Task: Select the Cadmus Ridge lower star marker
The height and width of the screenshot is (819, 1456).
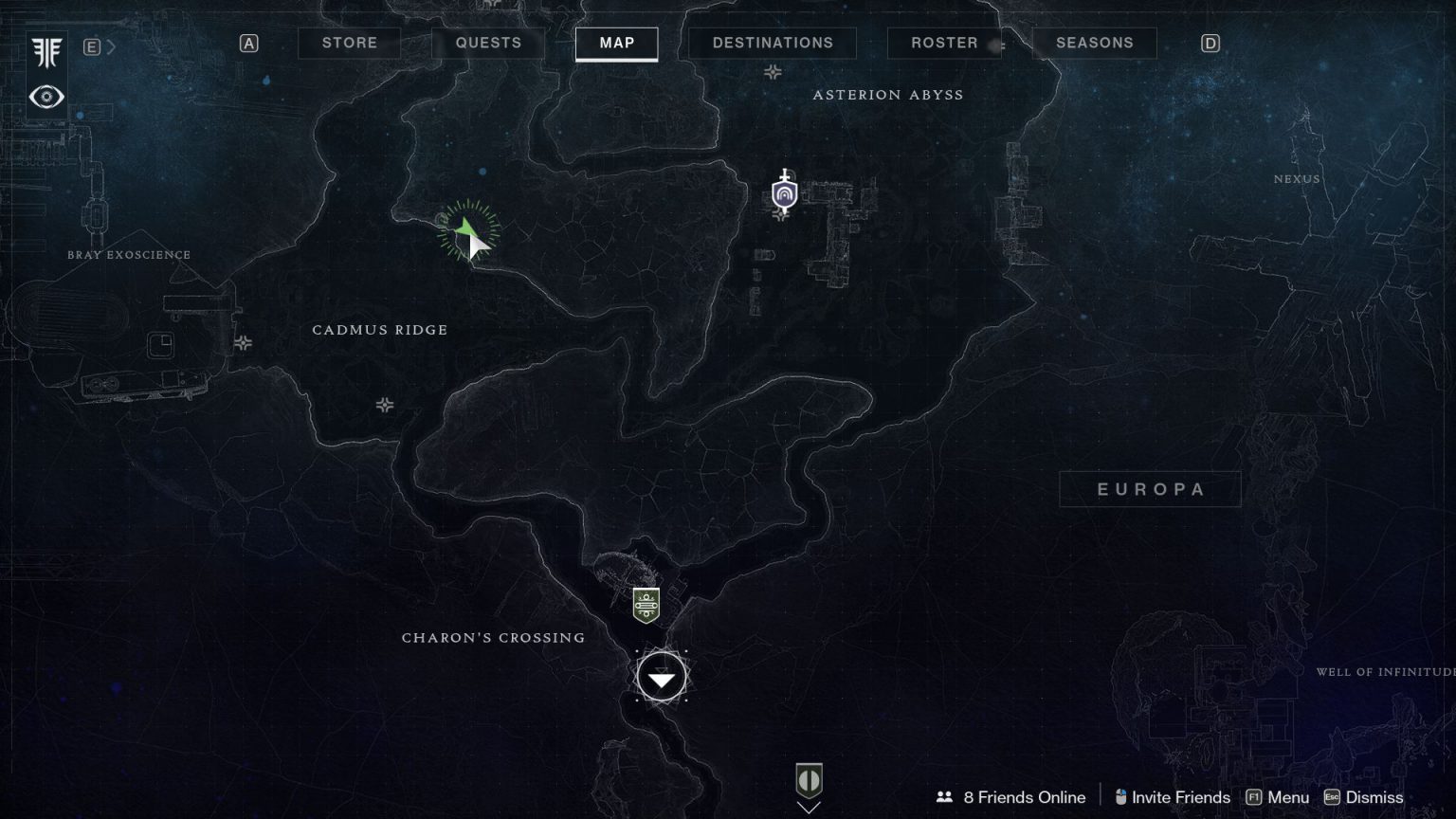Action: (385, 405)
